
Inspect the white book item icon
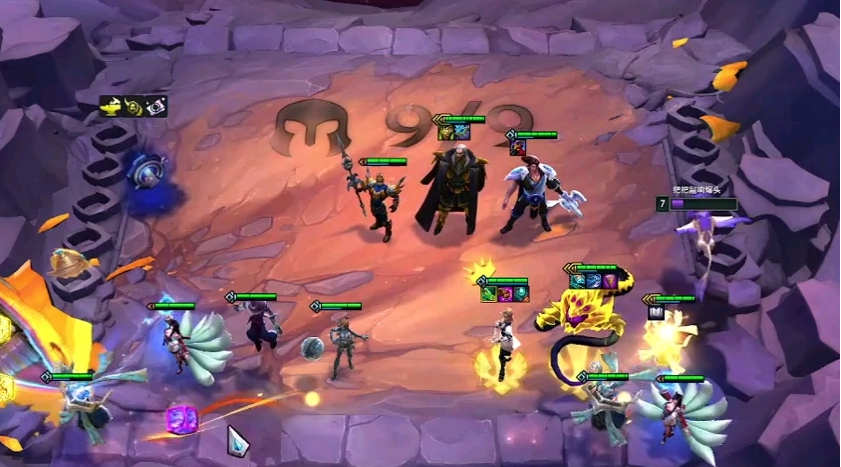[x=658, y=313]
